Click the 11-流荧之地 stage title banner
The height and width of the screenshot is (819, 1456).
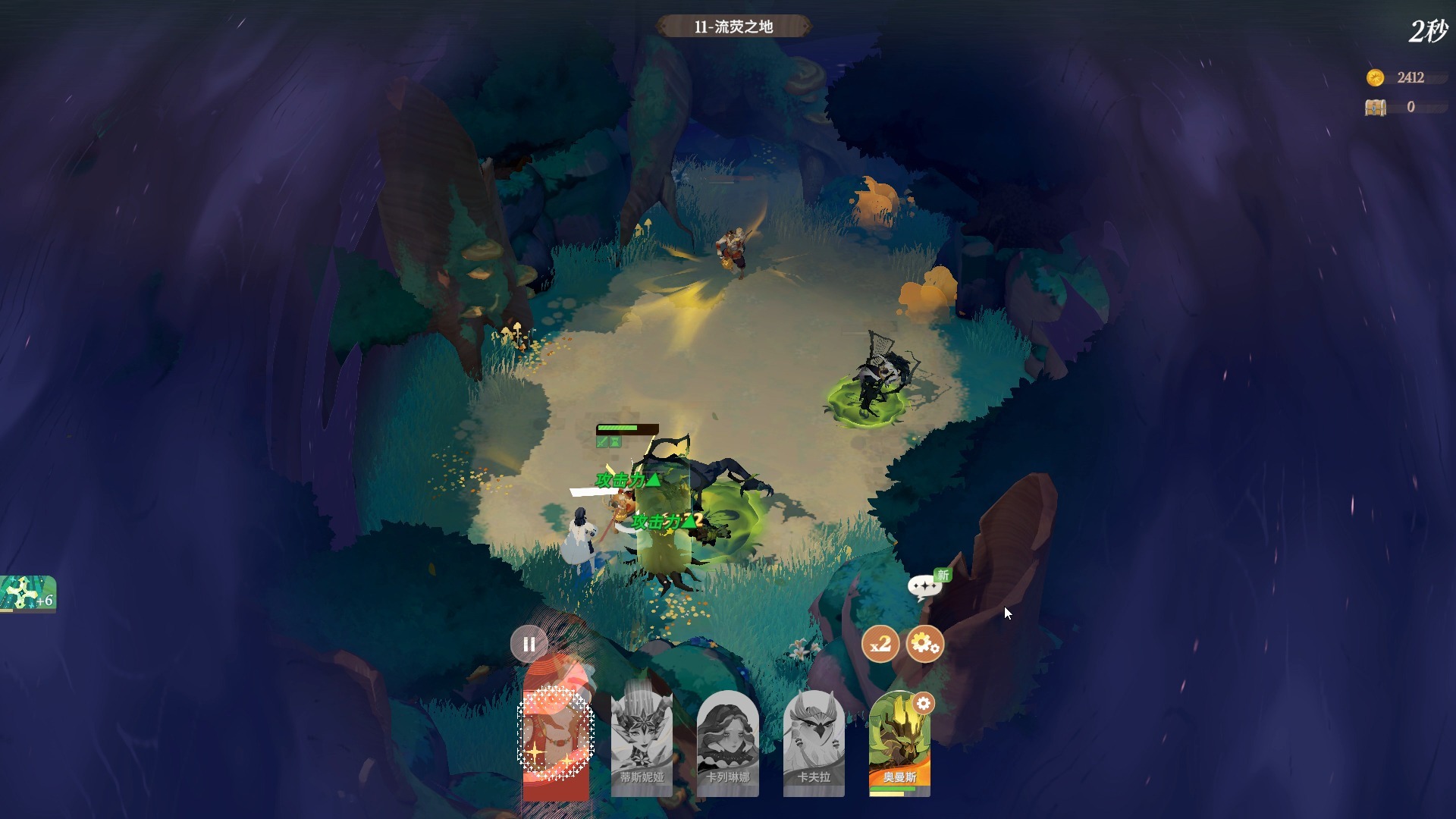[733, 27]
